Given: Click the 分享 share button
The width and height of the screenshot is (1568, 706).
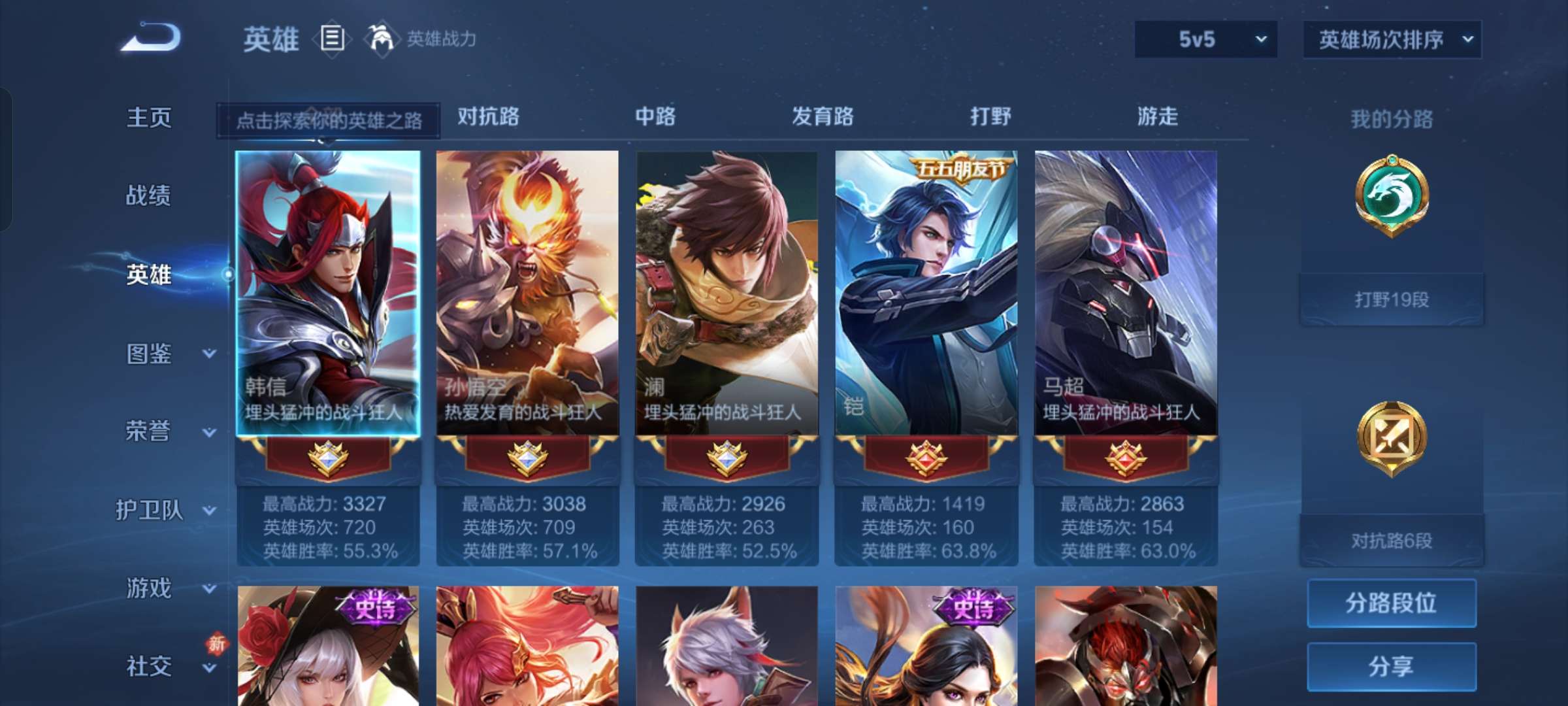Looking at the screenshot, I should click(x=1392, y=665).
